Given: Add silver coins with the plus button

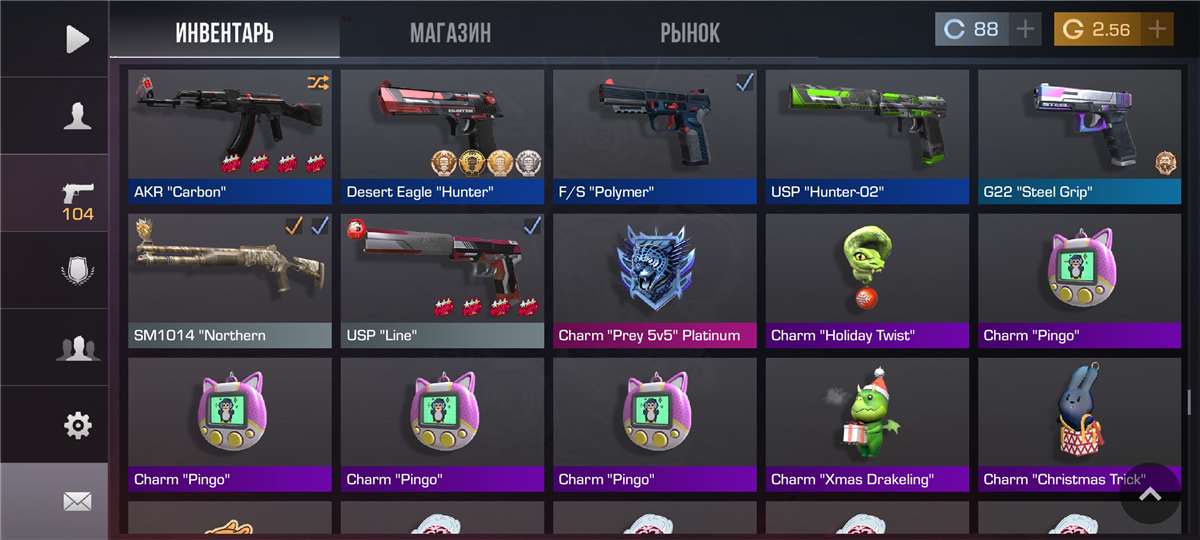Looking at the screenshot, I should (x=1025, y=29).
